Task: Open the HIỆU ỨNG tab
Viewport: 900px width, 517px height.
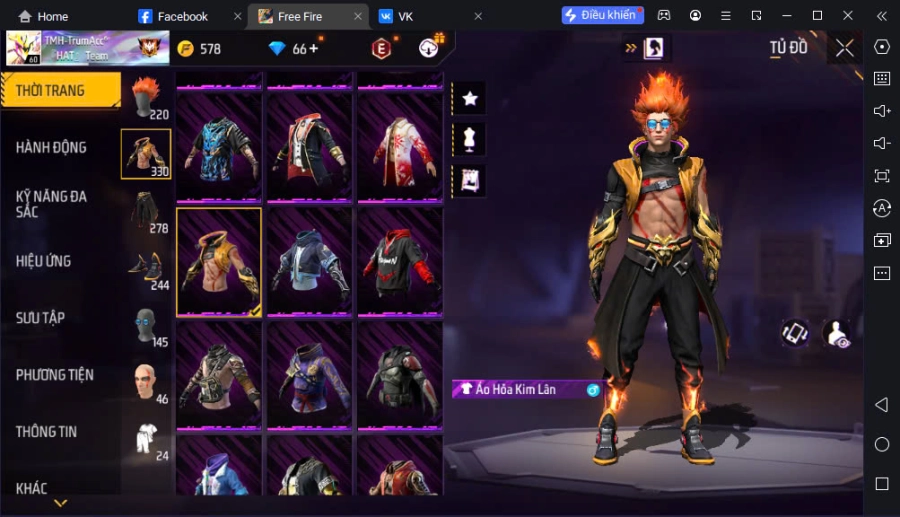Action: [44, 261]
